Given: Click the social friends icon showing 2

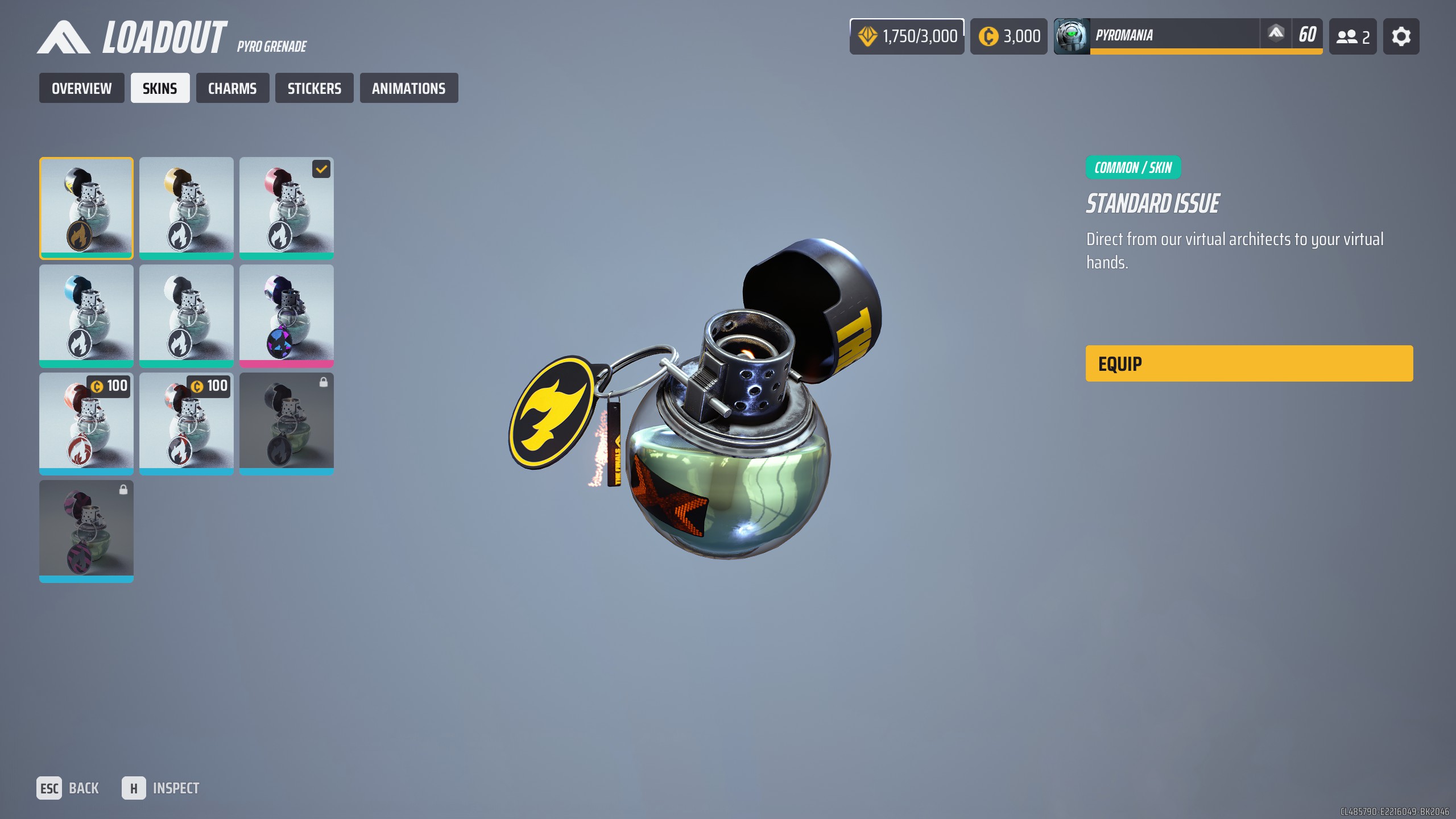Looking at the screenshot, I should [1352, 36].
